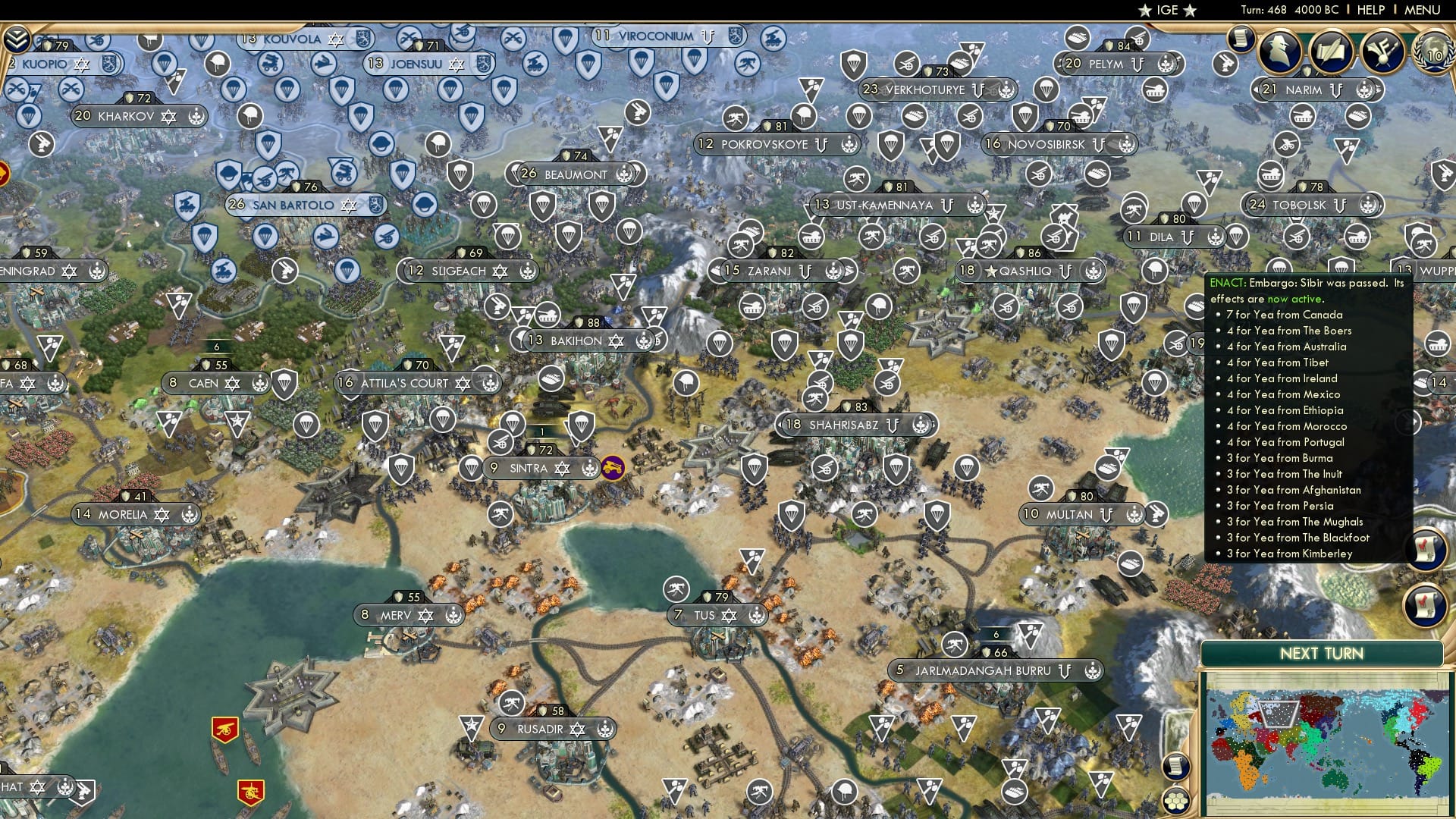Open the Culture overview icon
1456x819 pixels.
coord(1382,50)
